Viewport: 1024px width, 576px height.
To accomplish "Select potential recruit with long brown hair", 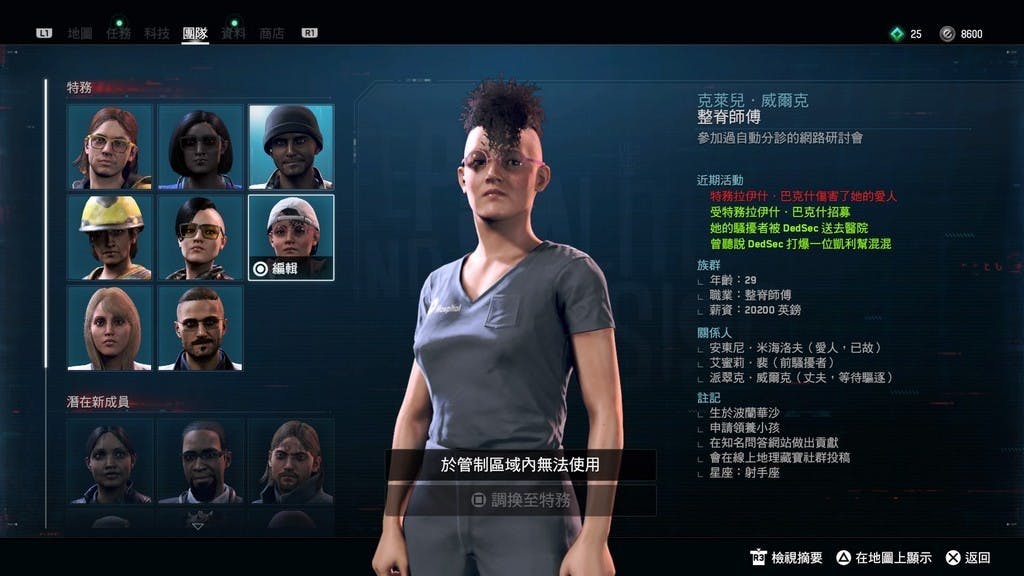I will 291,460.
